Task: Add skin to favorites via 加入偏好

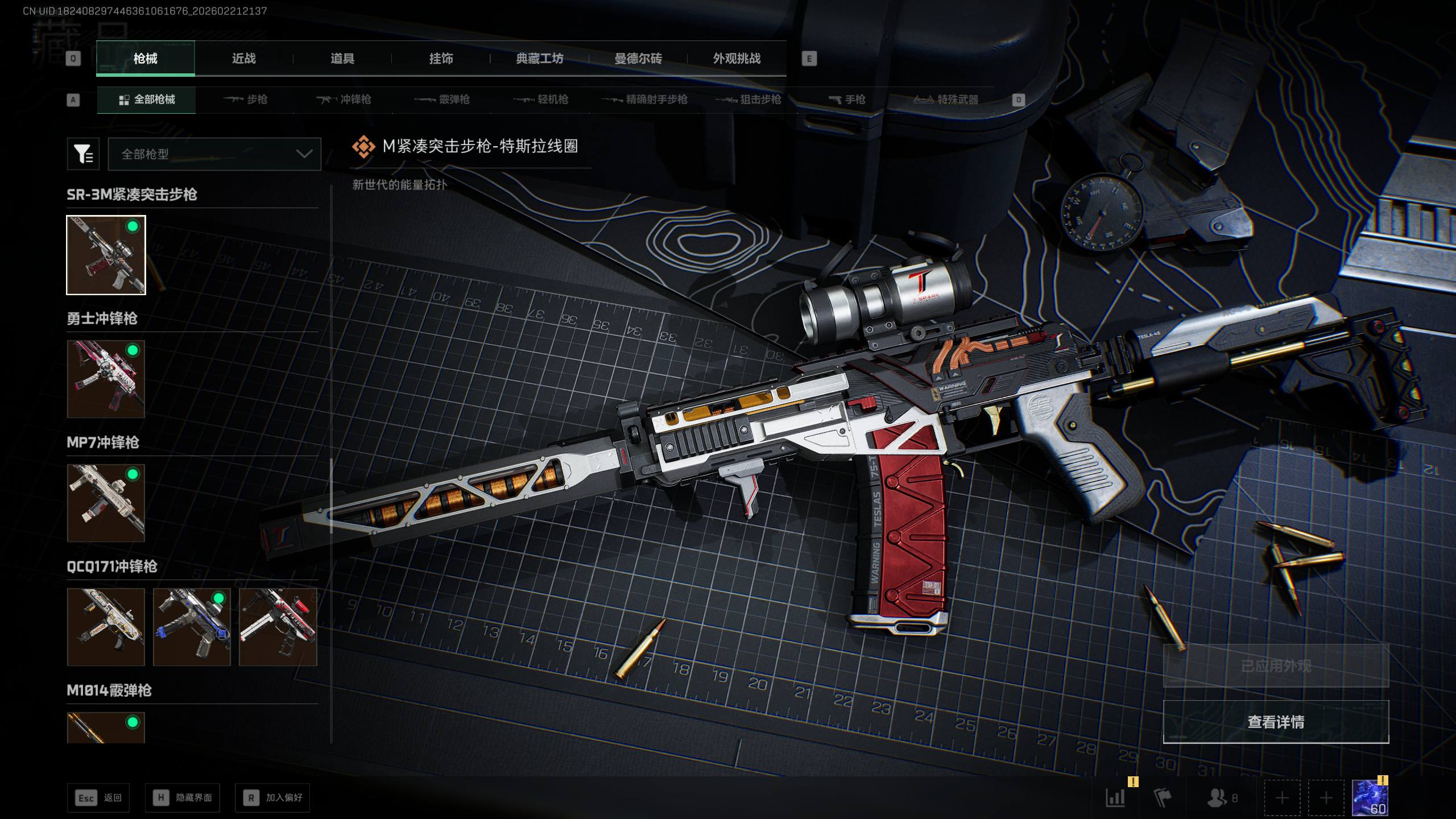Action: [272, 798]
